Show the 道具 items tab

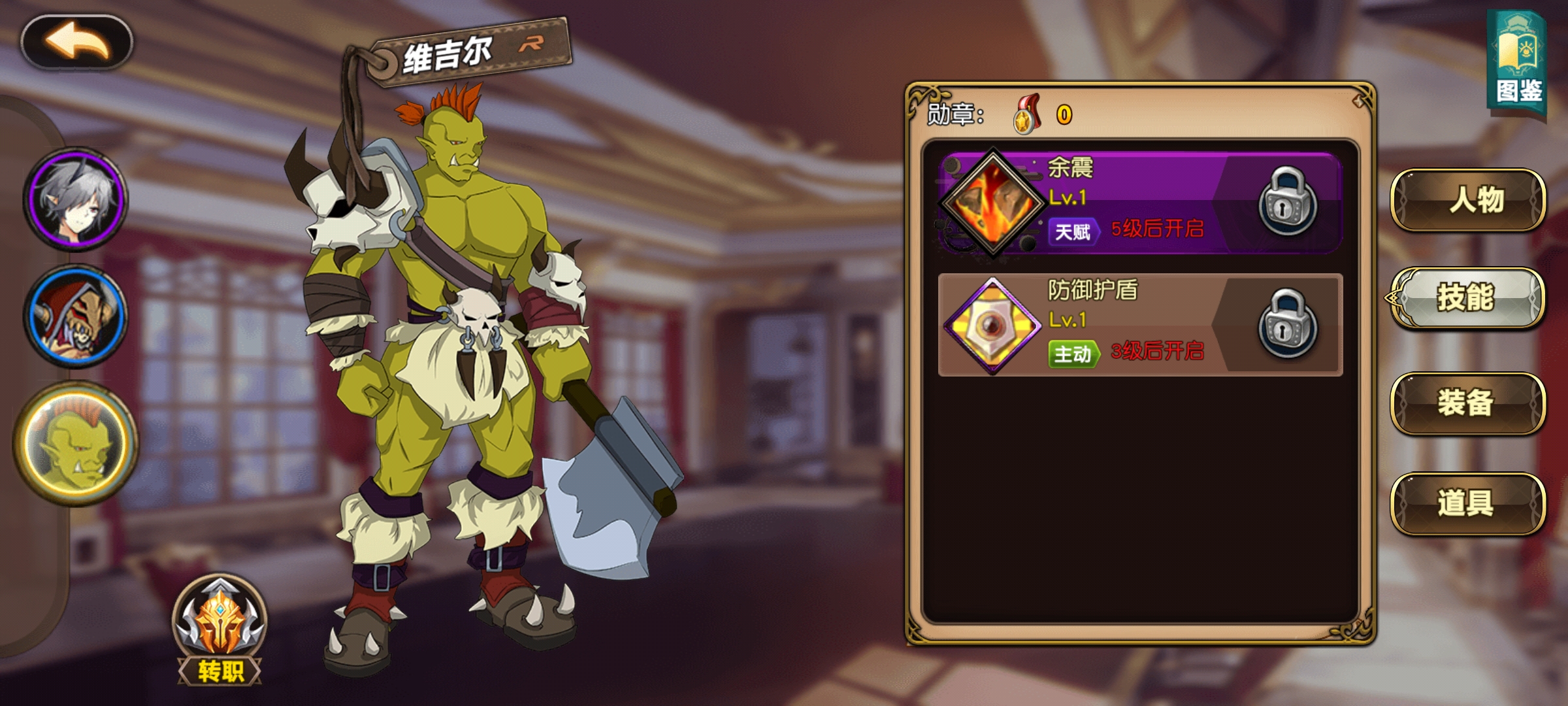(1467, 503)
